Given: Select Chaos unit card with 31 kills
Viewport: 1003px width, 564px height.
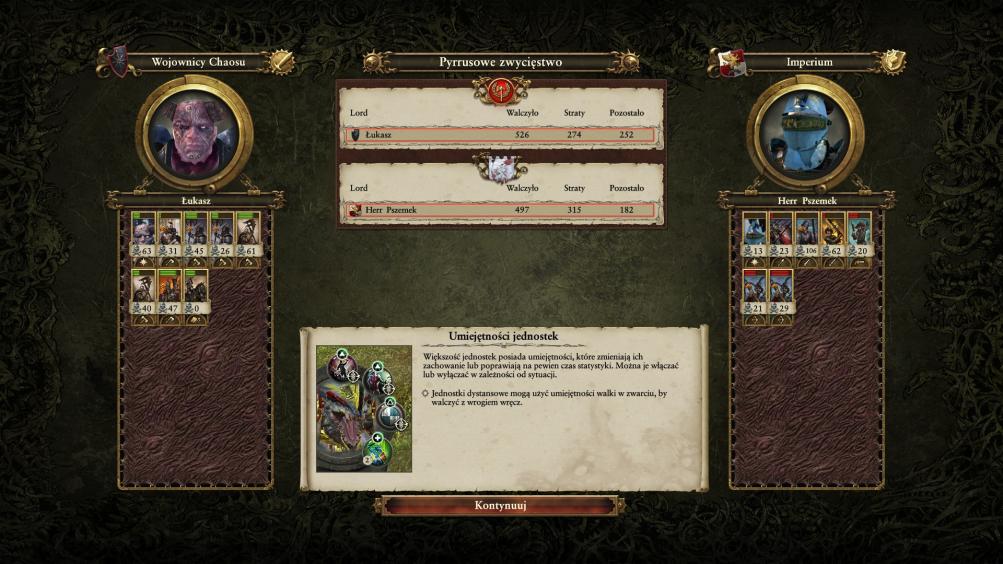Looking at the screenshot, I should 169,235.
